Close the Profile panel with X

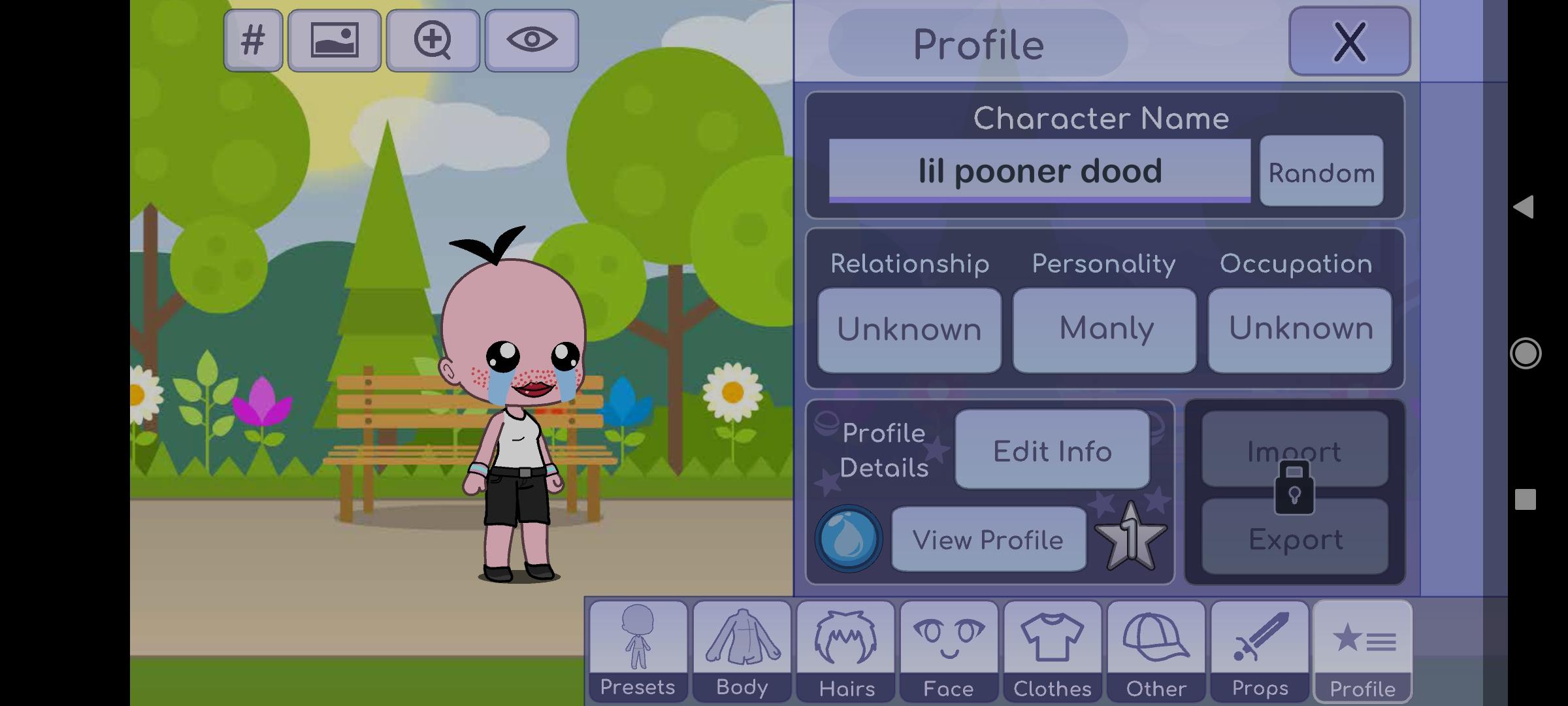coord(1349,42)
